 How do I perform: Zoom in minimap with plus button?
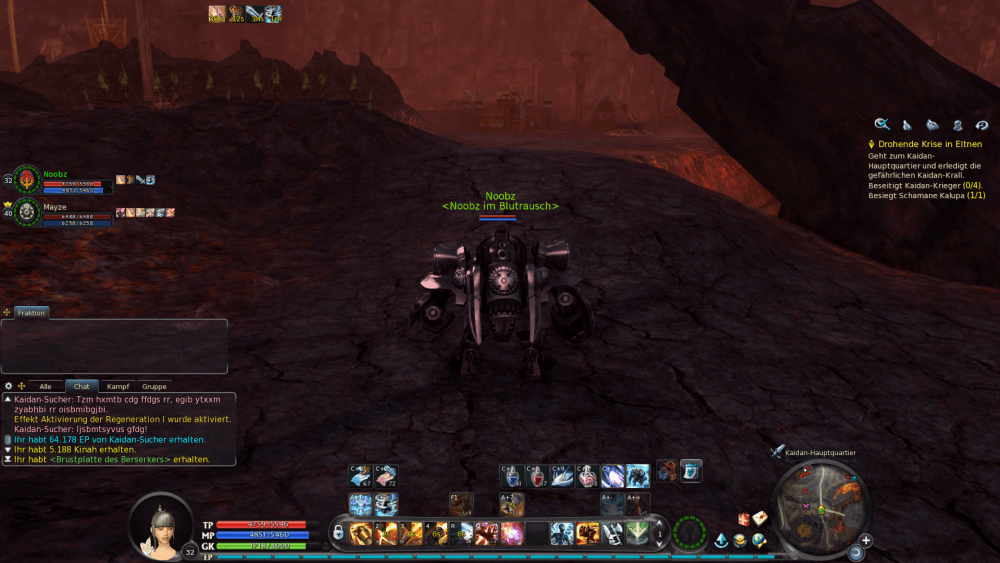(866, 540)
